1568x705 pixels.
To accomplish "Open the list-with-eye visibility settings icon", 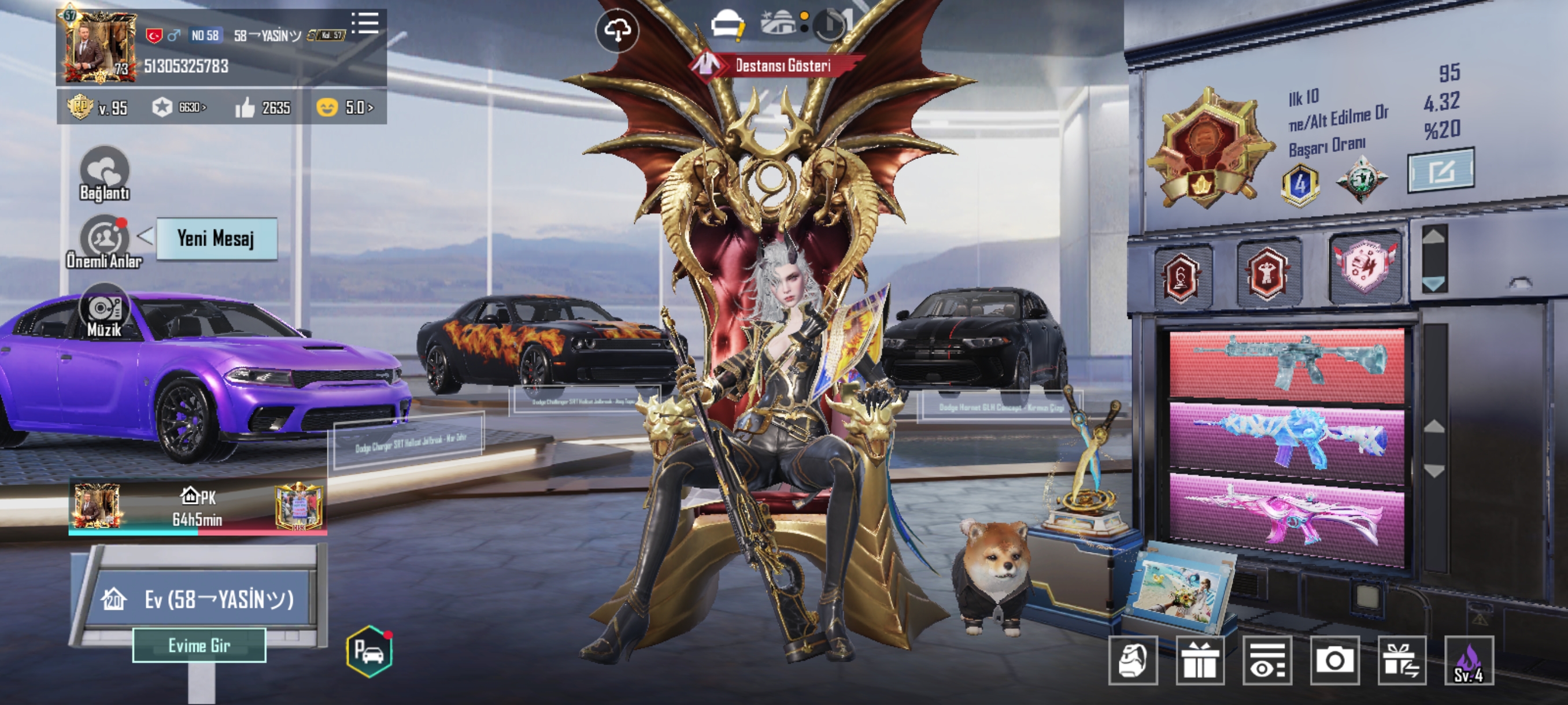I will pos(1267,660).
